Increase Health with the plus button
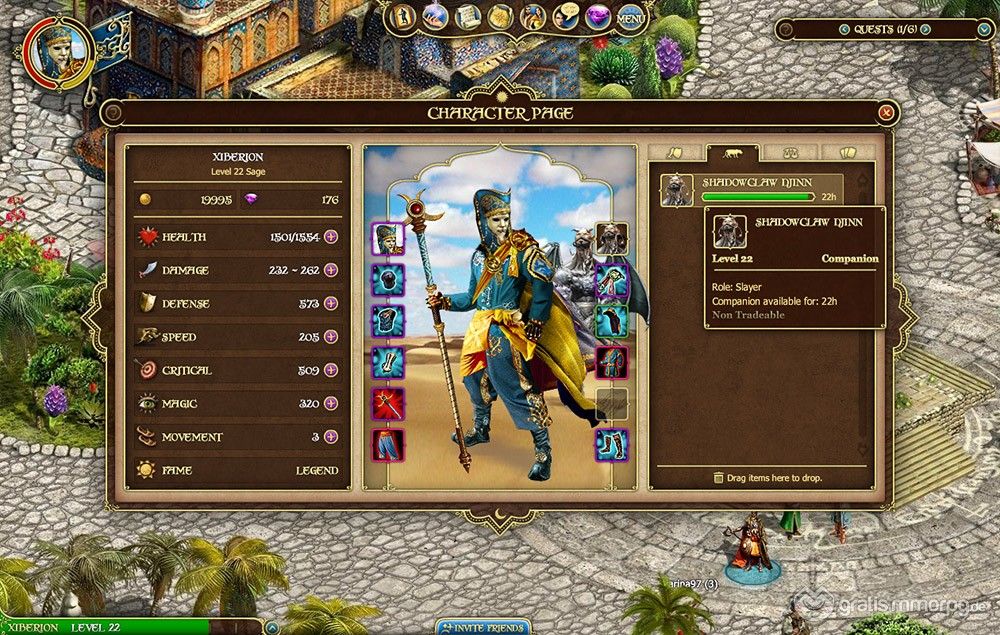Image resolution: width=1000 pixels, height=635 pixels. pos(331,237)
